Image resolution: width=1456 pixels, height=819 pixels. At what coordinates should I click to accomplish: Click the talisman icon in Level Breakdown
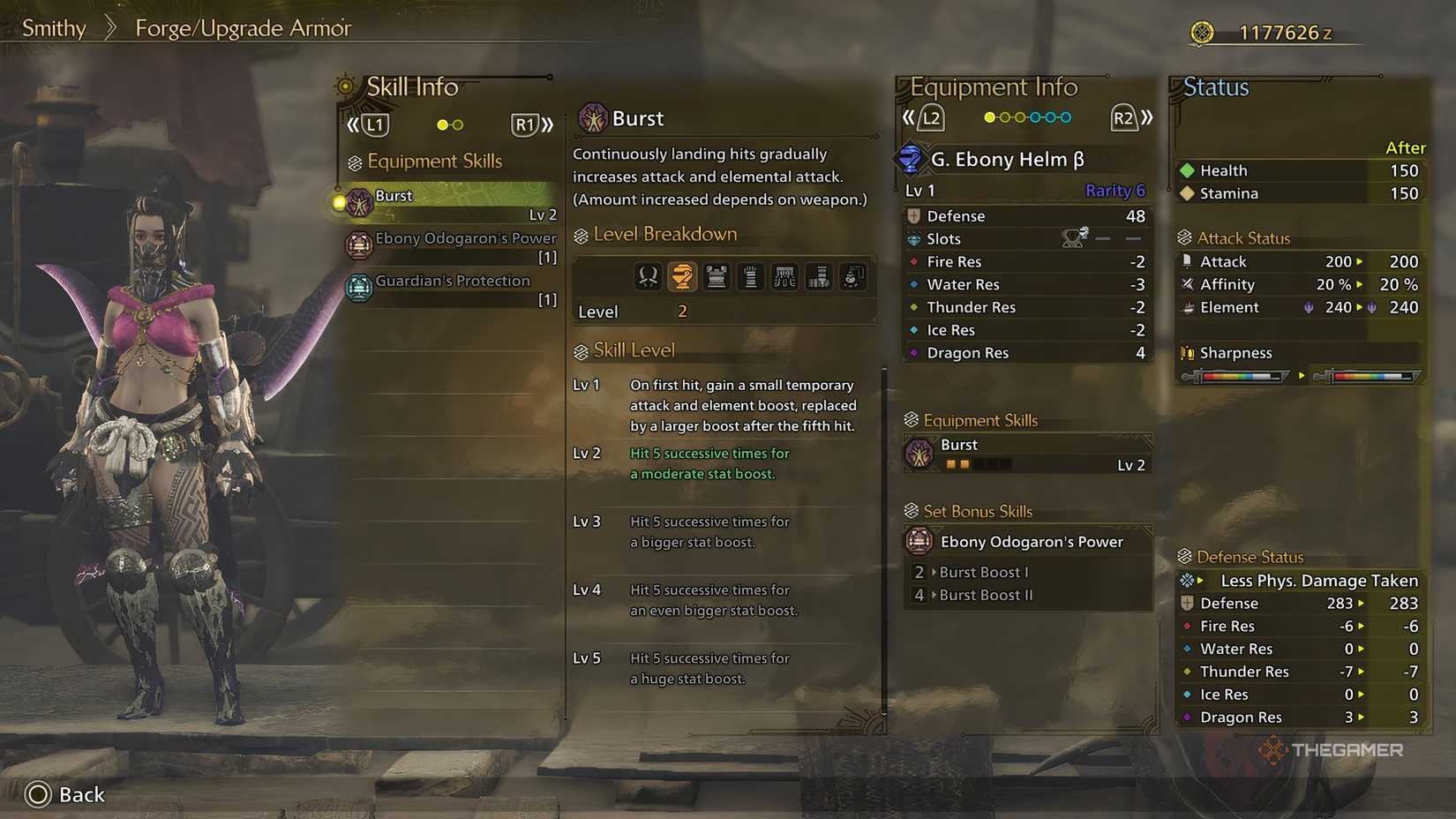pos(852,276)
